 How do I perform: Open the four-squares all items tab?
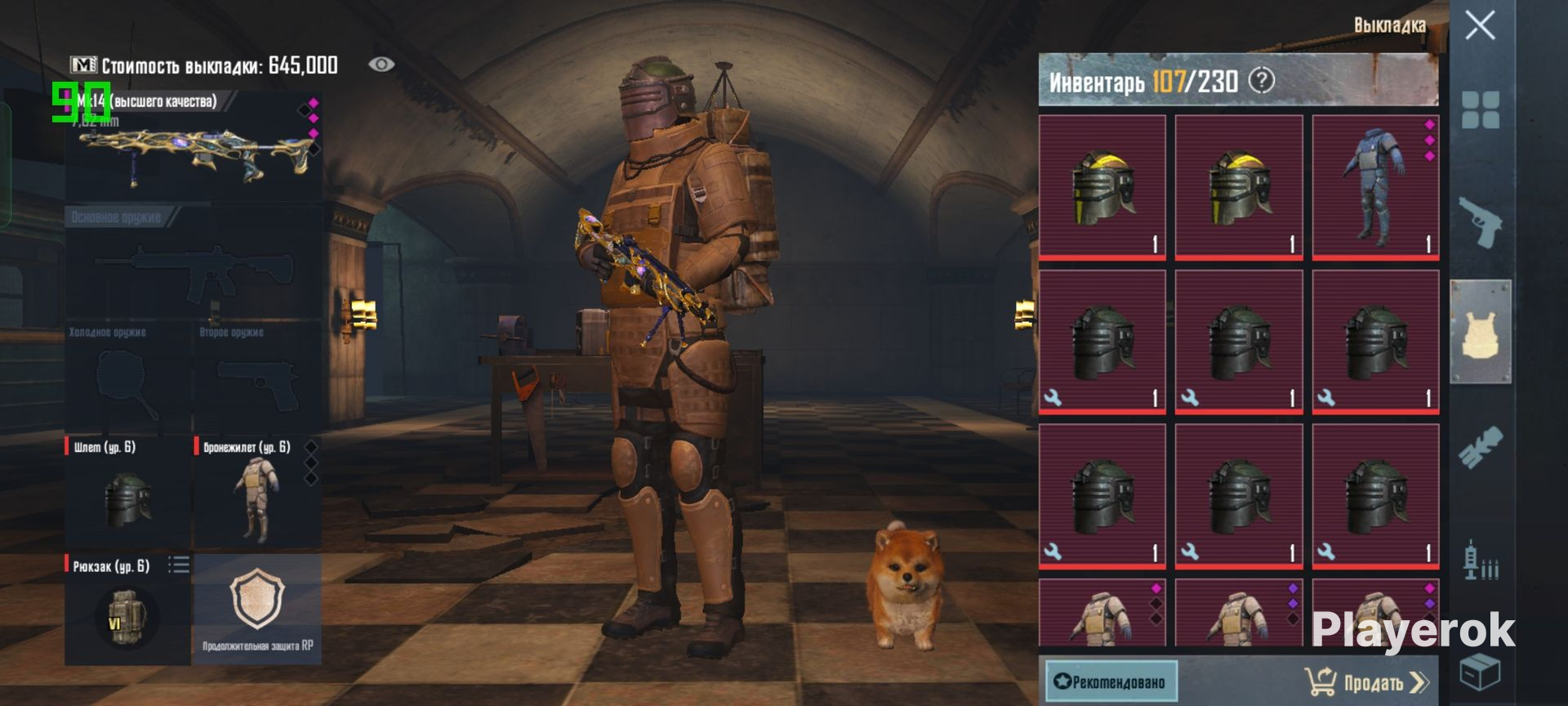coord(1481,110)
